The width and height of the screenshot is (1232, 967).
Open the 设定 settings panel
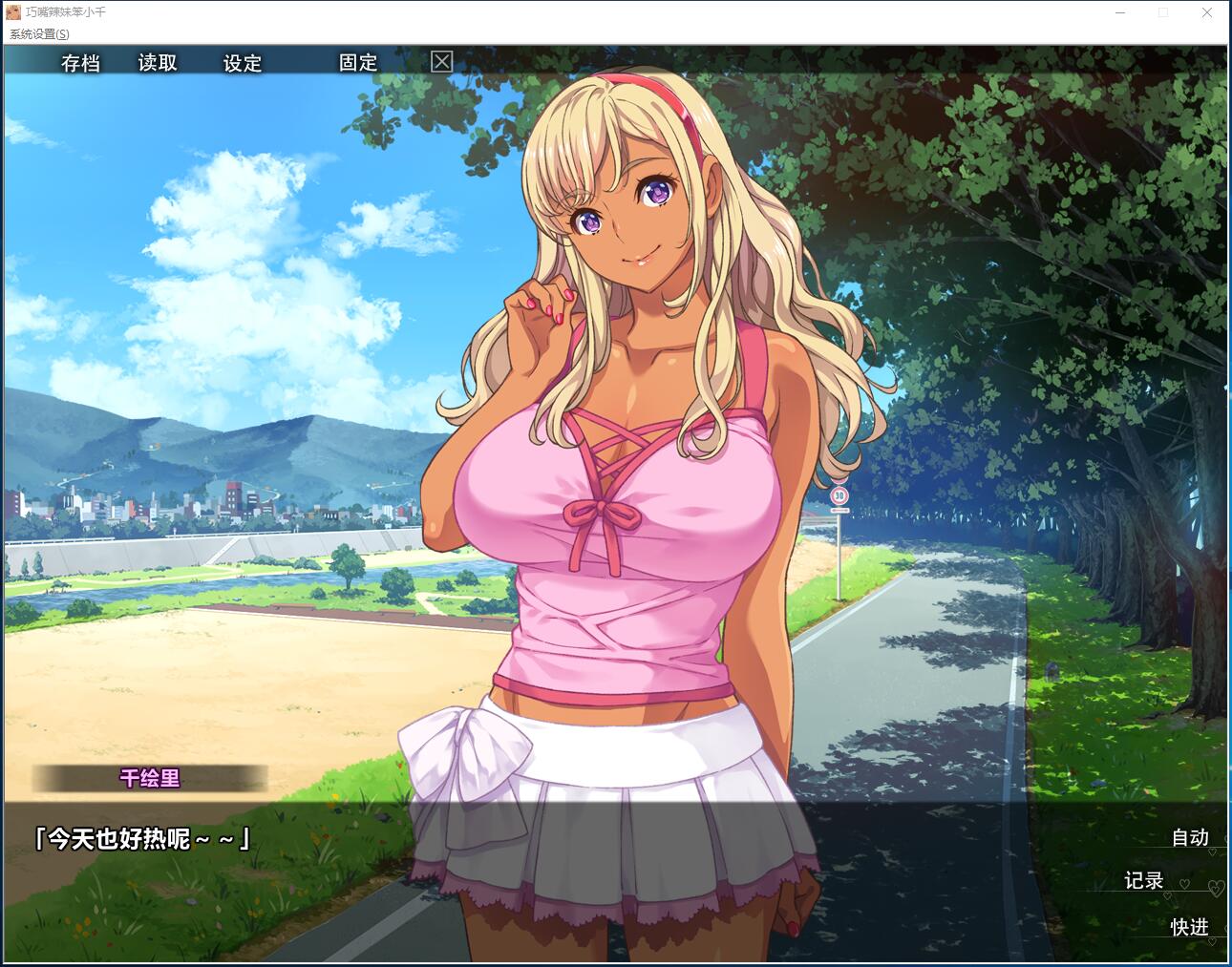[241, 63]
